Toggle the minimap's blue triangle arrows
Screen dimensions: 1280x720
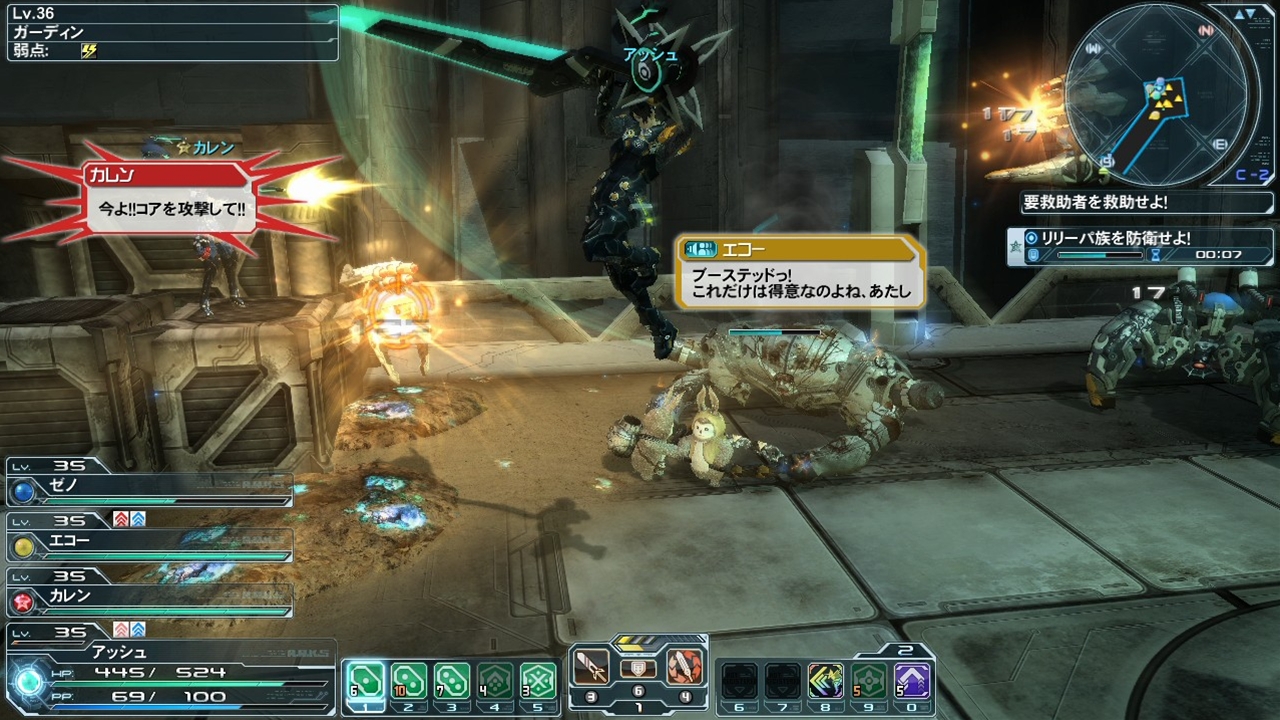pos(1244,14)
